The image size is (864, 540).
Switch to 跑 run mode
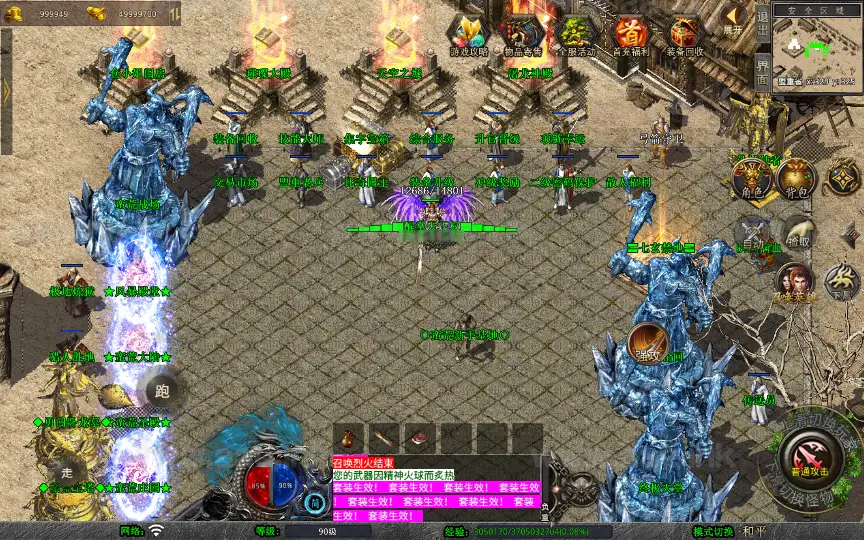[x=163, y=391]
